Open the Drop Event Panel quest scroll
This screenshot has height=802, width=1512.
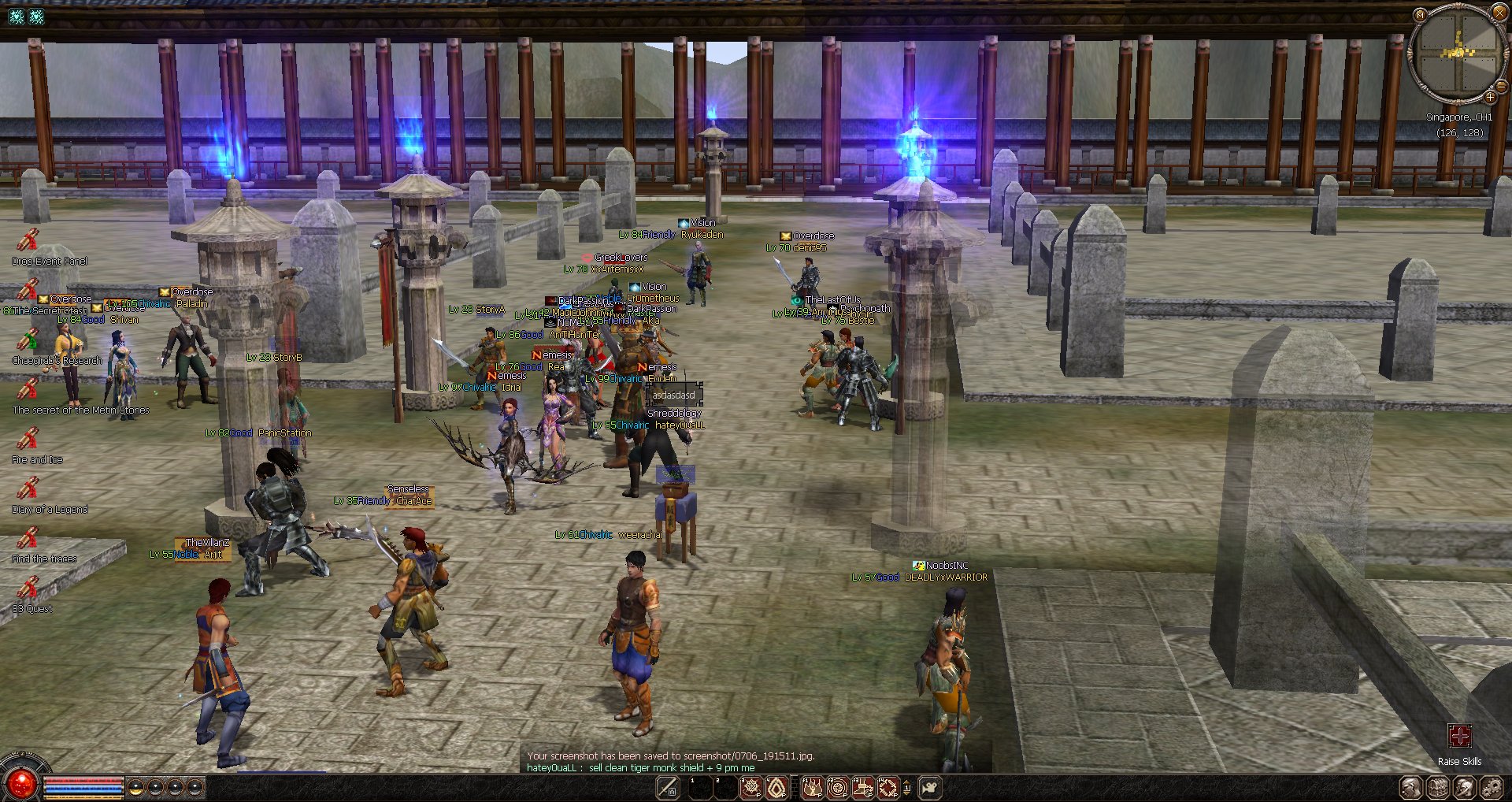(28, 239)
